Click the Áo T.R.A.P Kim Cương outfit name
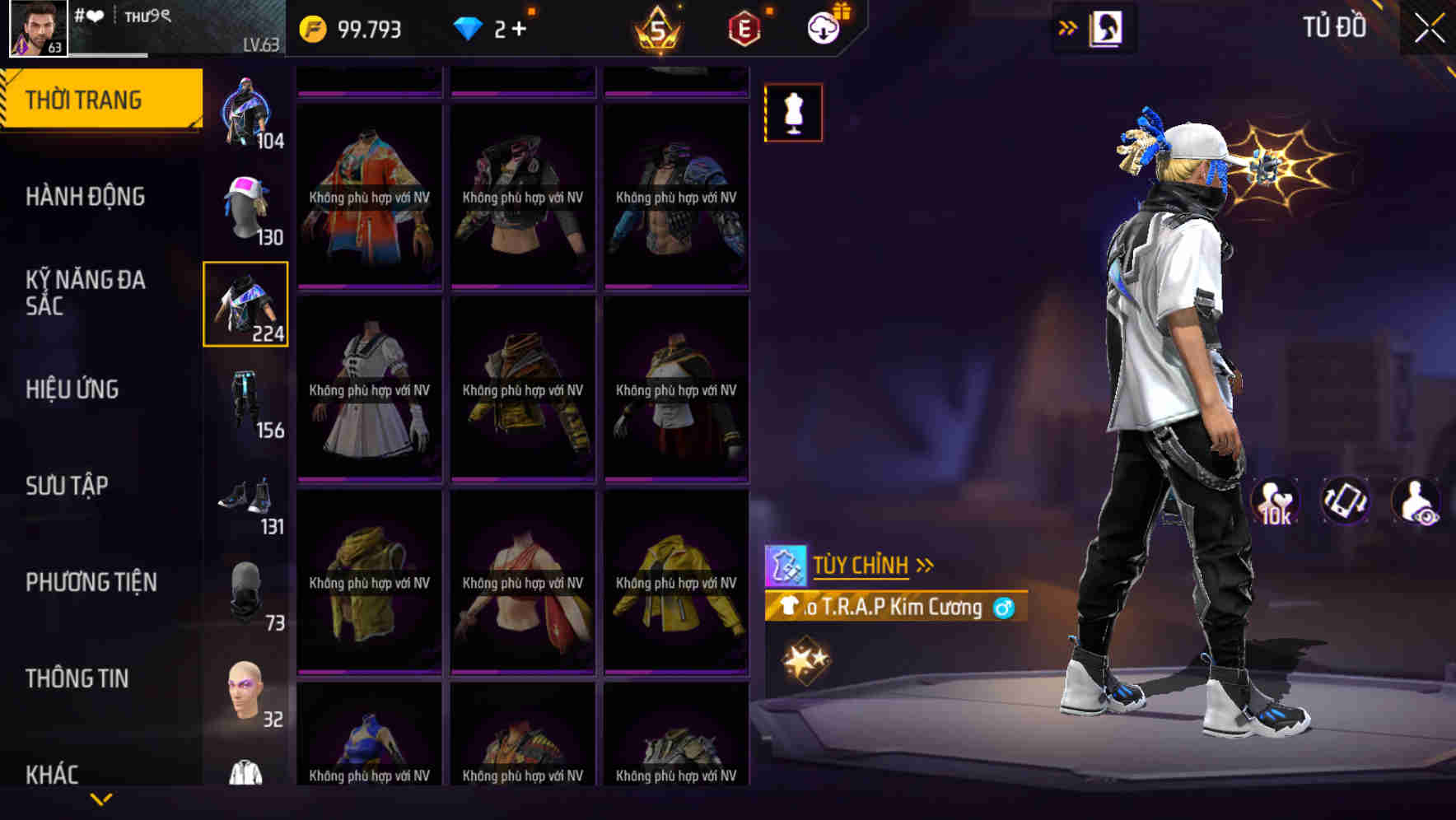 [x=898, y=608]
